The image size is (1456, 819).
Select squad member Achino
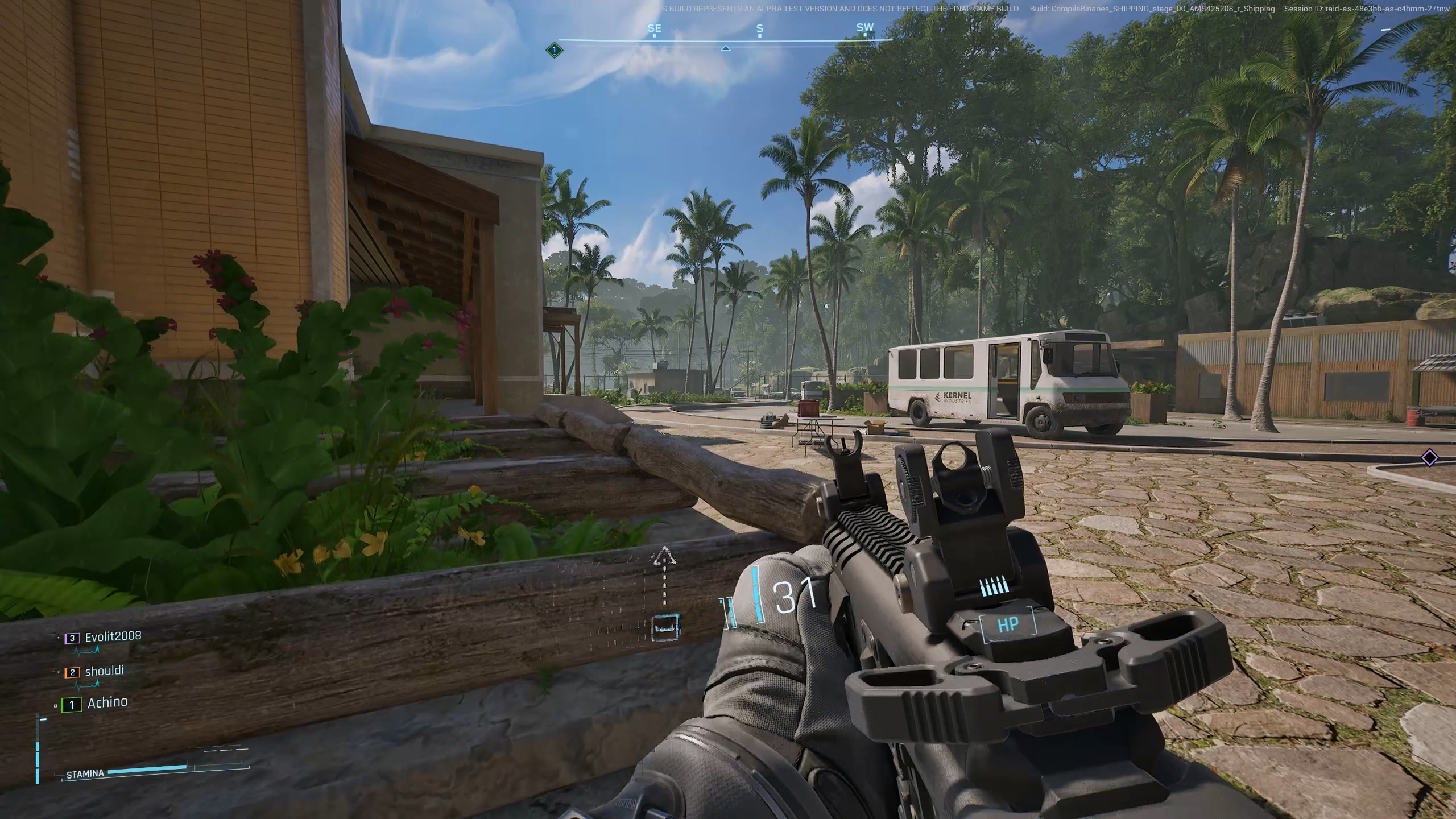pyautogui.click(x=107, y=703)
